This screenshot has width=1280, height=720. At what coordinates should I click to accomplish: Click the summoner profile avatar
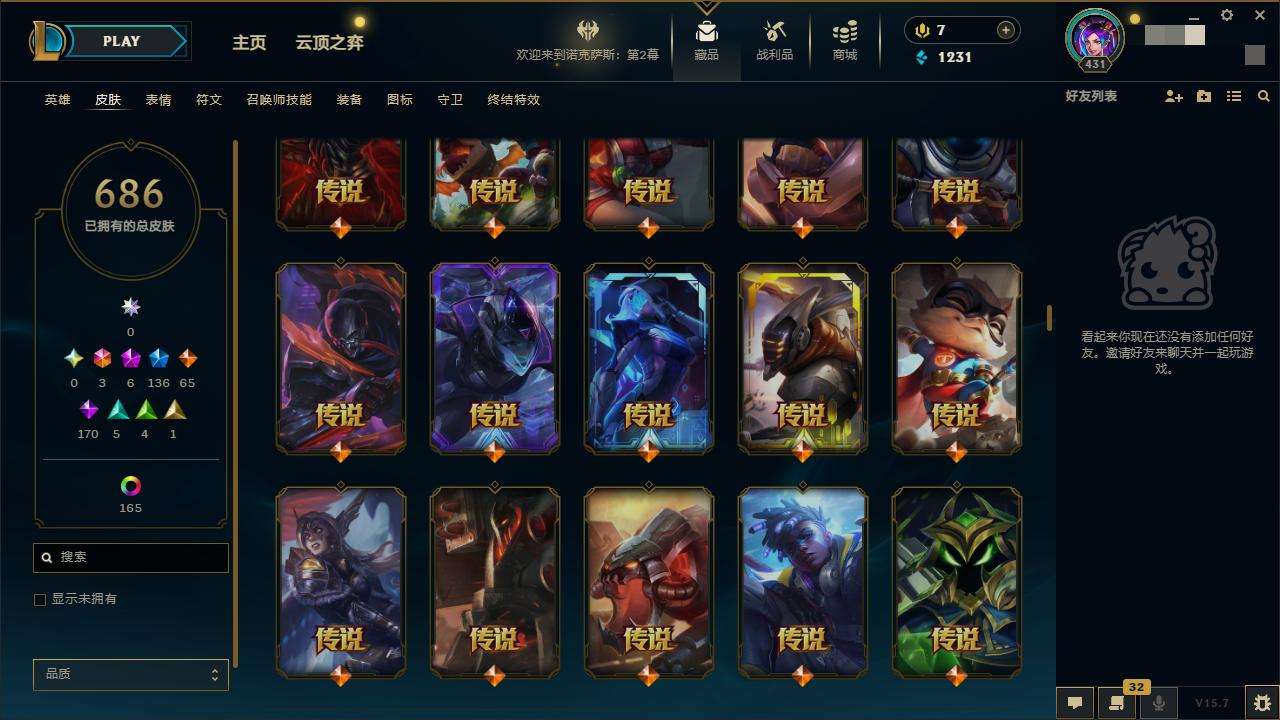tap(1094, 38)
